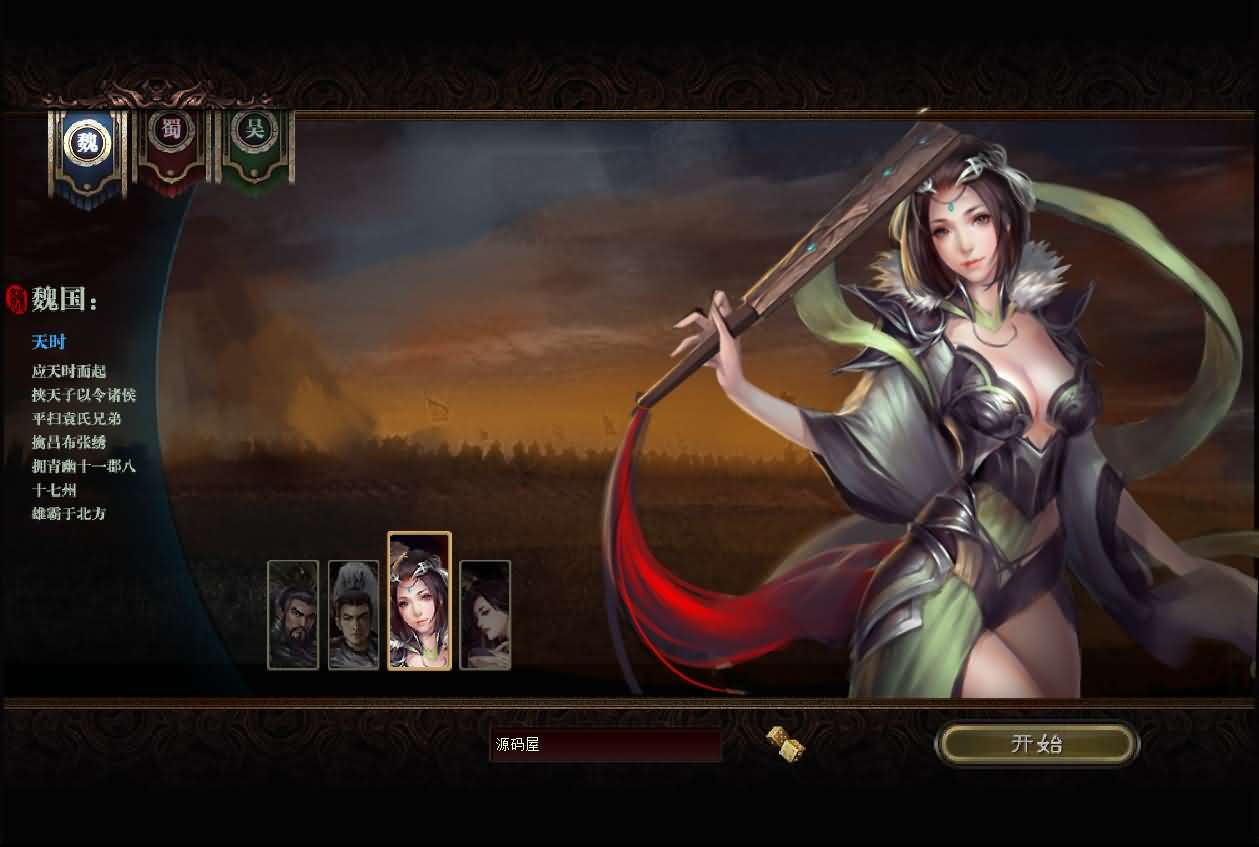Start the game with 开始 button
Screen dimensions: 1259x847
(1037, 744)
